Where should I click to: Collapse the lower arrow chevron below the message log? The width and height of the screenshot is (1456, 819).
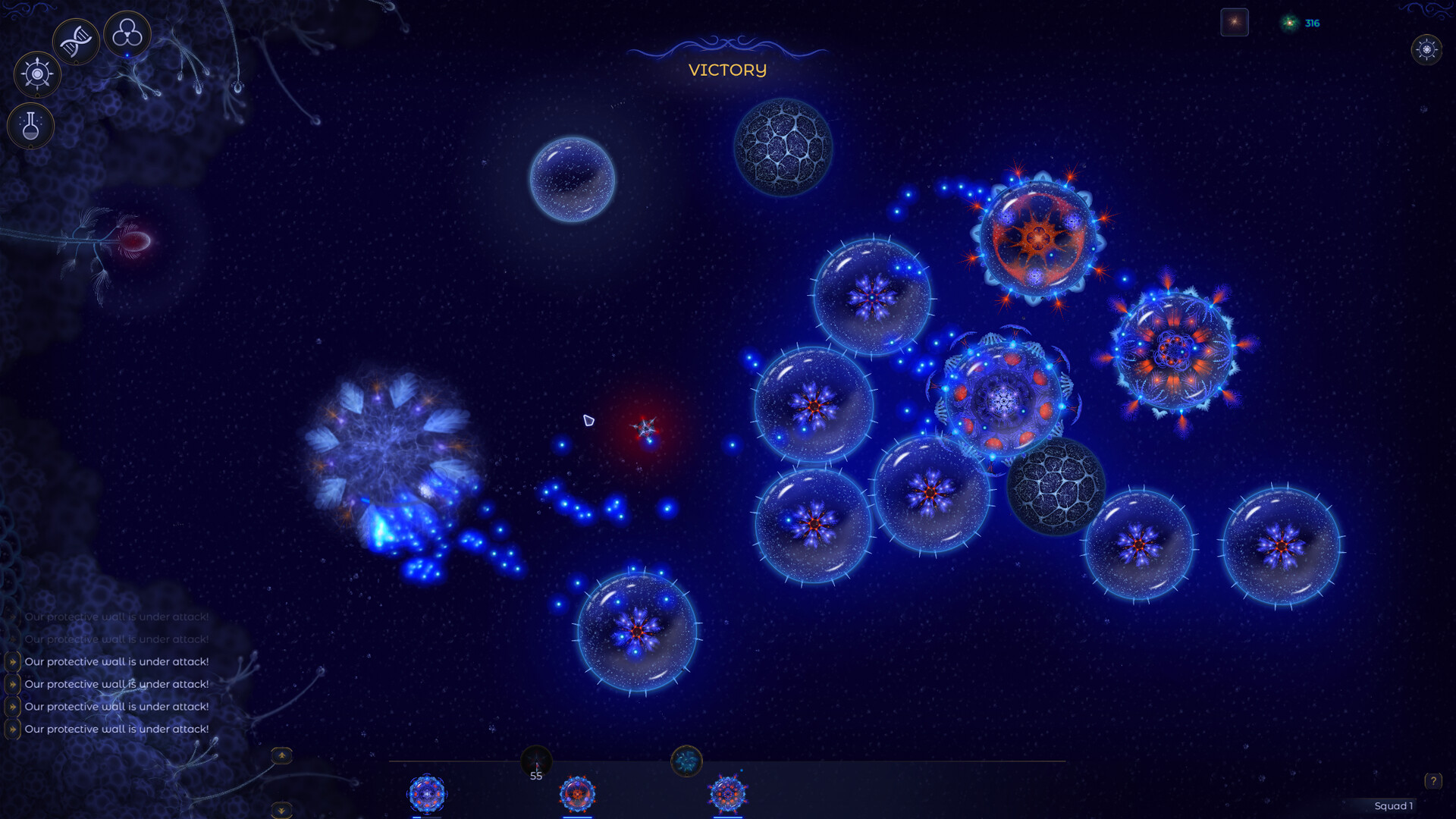tap(282, 811)
